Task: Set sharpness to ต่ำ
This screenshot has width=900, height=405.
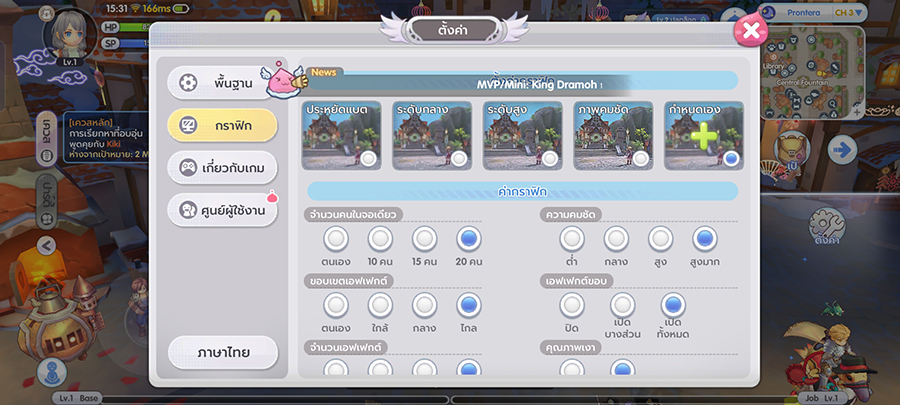Action: pos(571,238)
